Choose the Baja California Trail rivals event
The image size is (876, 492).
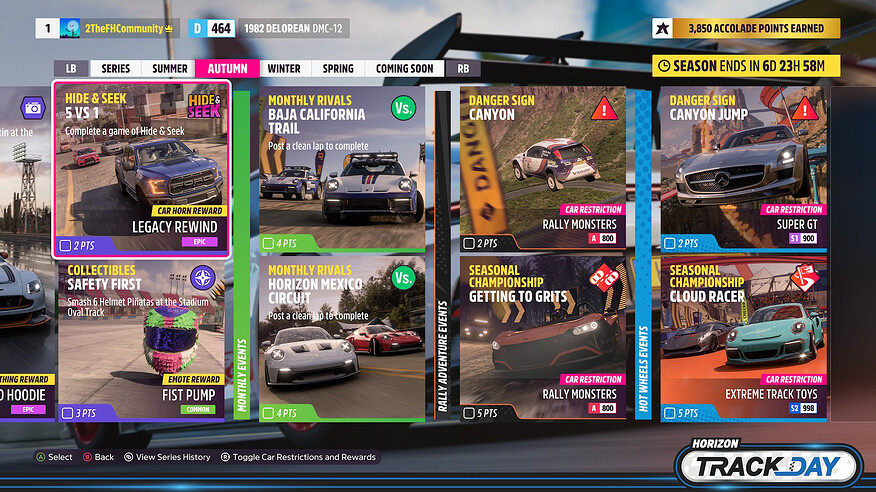tap(342, 169)
